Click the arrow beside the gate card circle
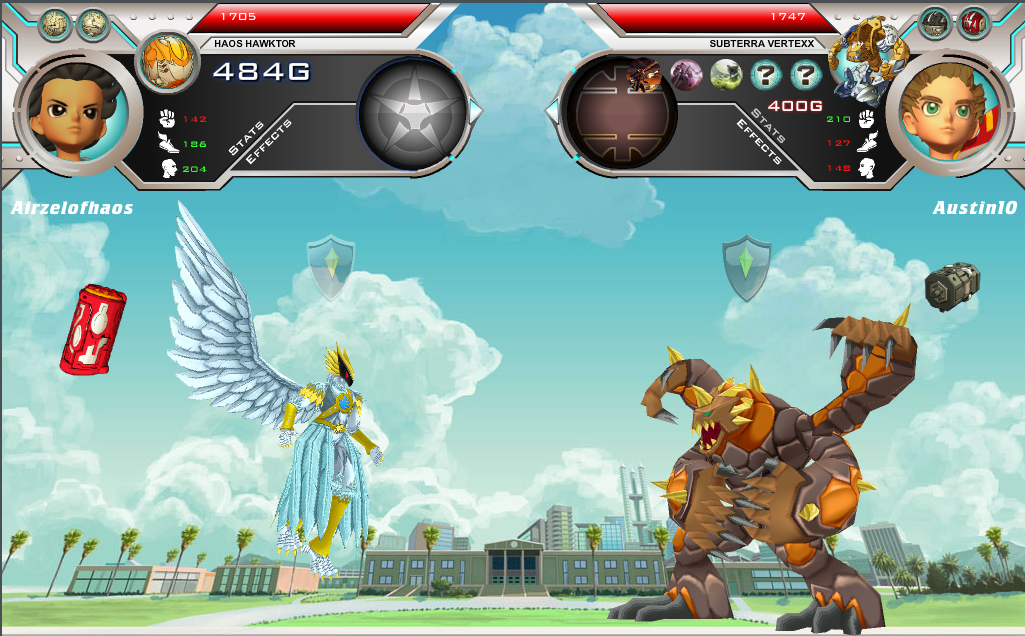This screenshot has width=1025, height=636. coord(551,110)
